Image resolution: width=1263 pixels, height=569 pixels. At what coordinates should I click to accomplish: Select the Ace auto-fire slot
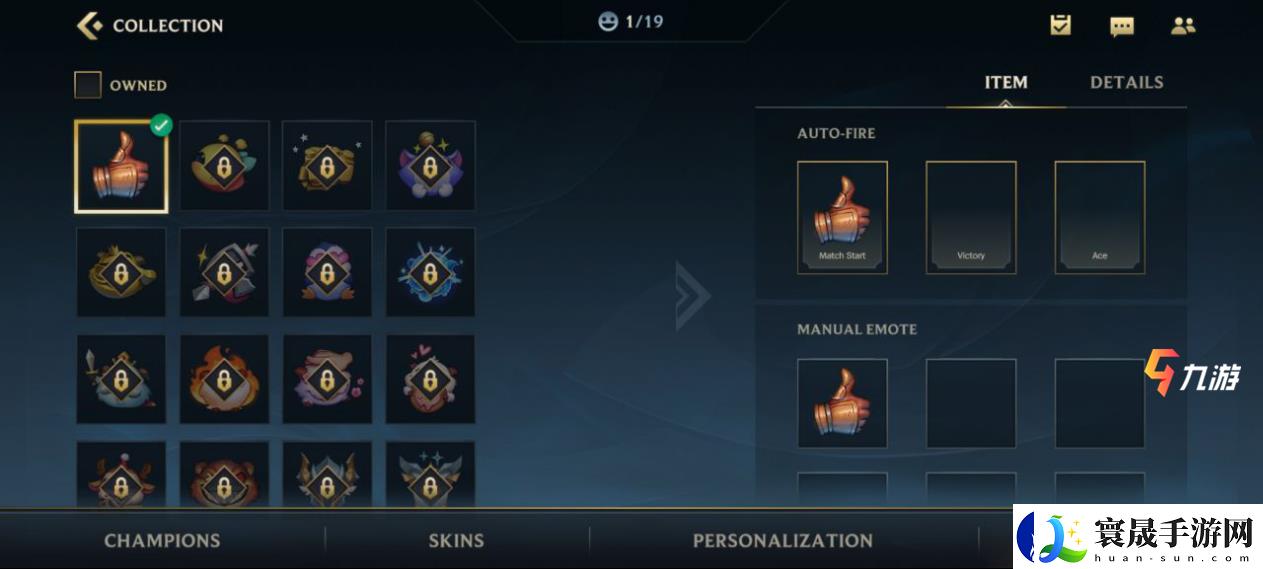[x=1099, y=217]
